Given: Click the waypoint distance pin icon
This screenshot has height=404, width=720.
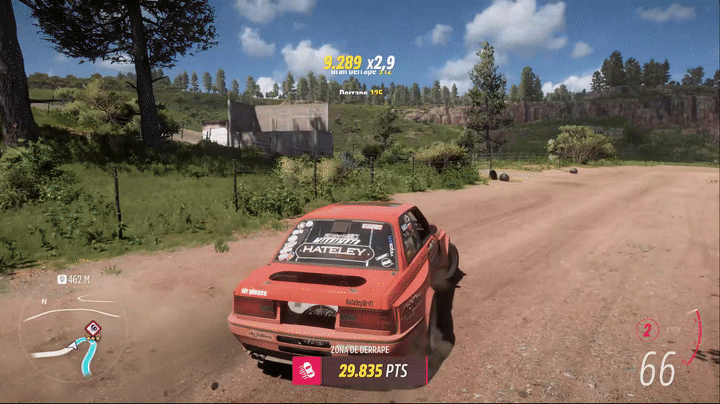Looking at the screenshot, I should coord(62,280).
